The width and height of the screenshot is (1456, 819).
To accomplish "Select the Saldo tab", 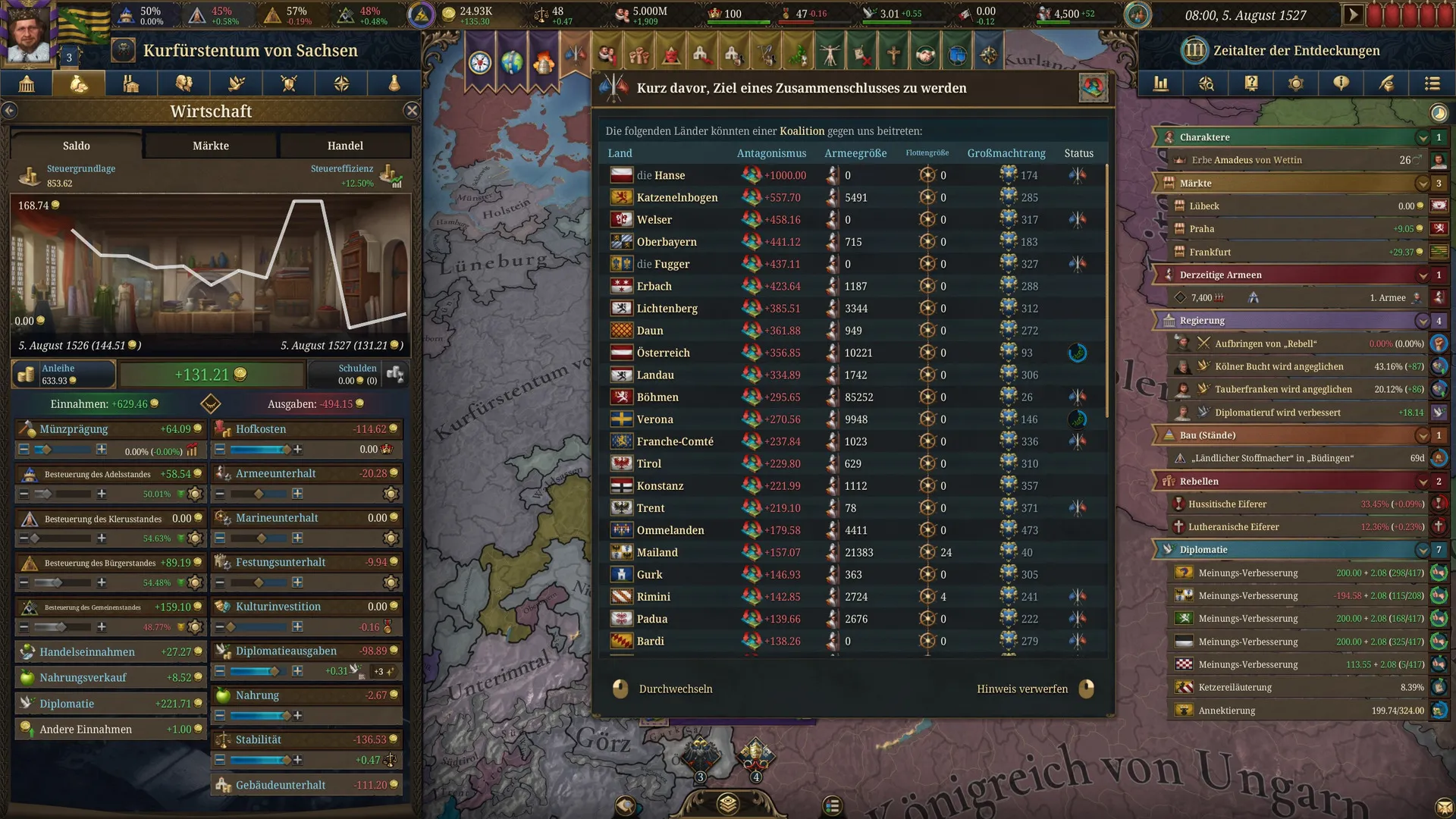I will point(76,146).
